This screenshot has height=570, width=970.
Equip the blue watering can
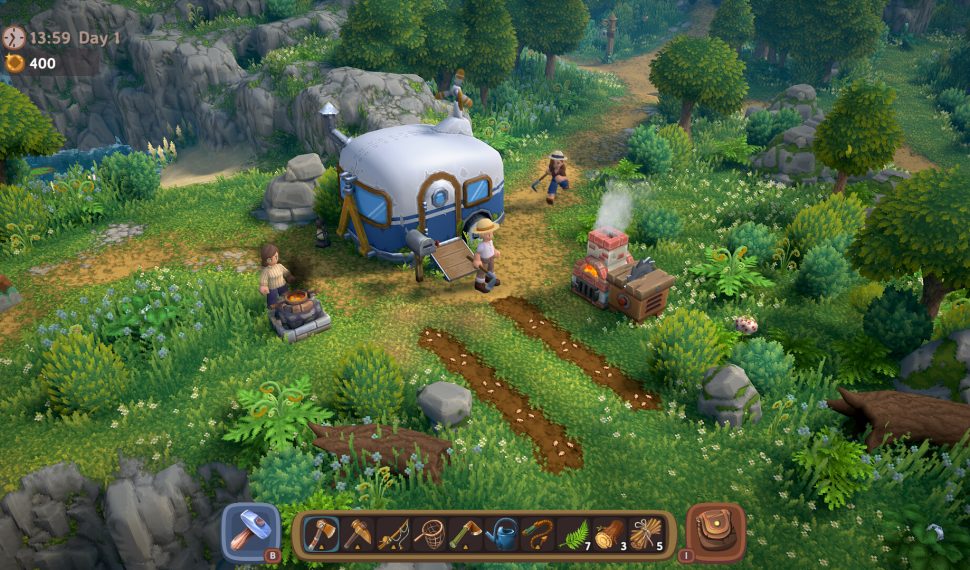point(501,534)
